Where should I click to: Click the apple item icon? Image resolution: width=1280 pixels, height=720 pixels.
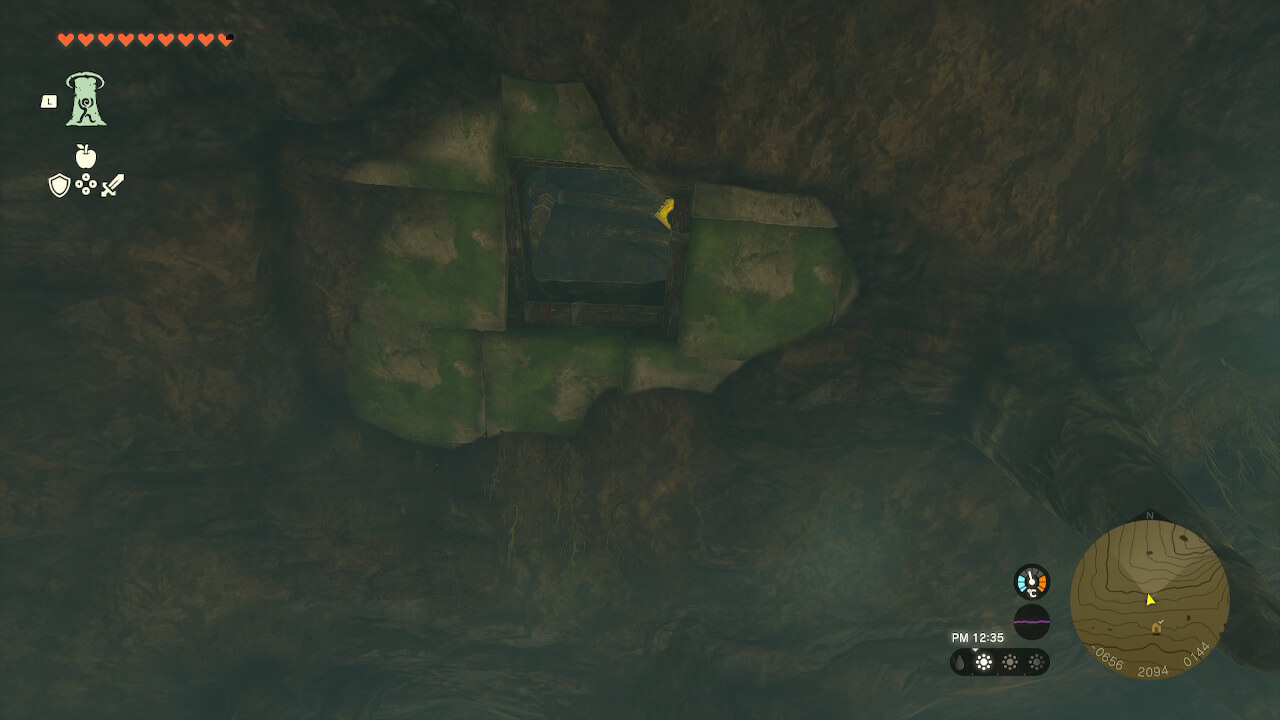[86, 156]
